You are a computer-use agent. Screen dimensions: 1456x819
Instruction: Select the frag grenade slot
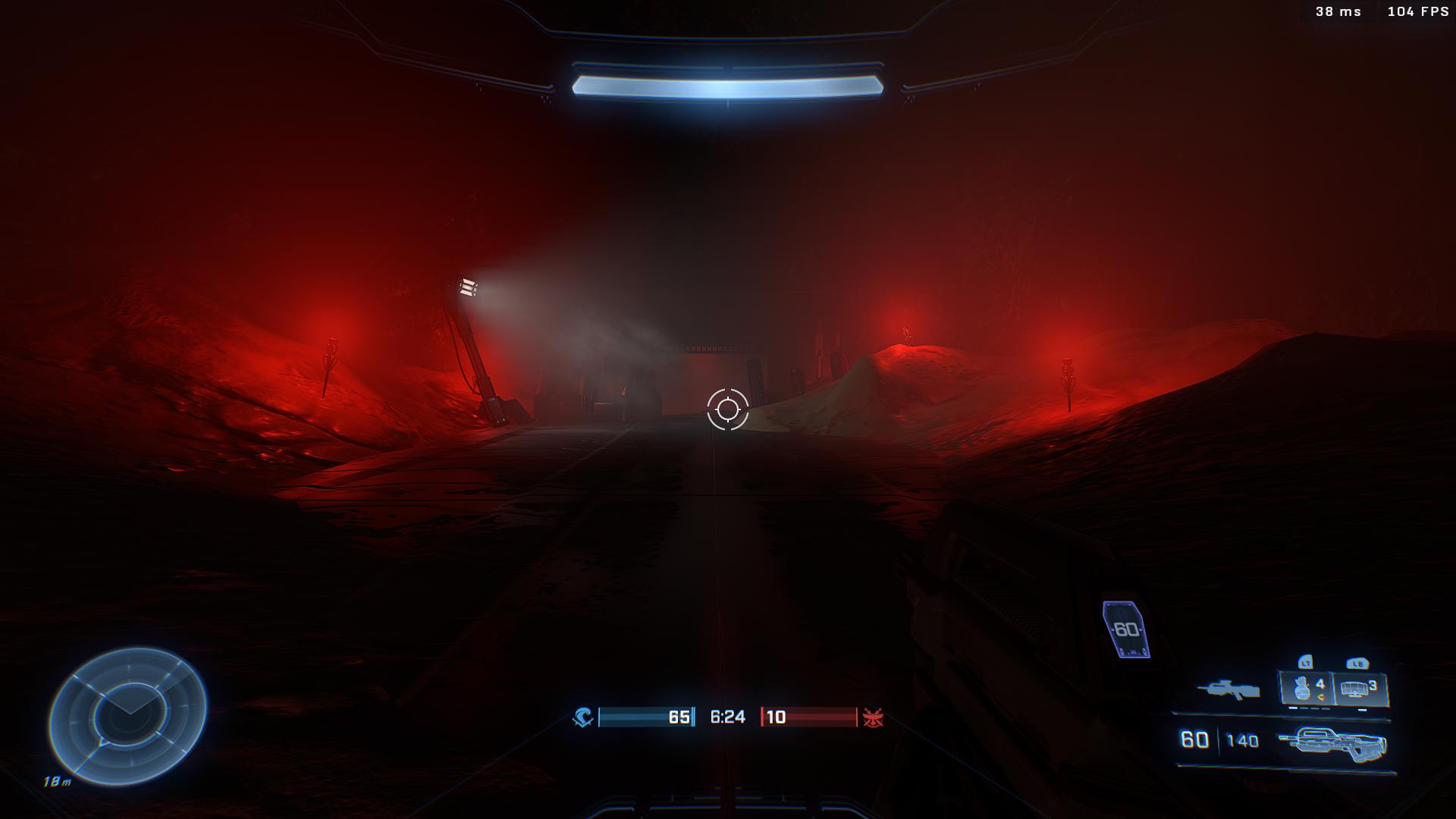point(1307,689)
